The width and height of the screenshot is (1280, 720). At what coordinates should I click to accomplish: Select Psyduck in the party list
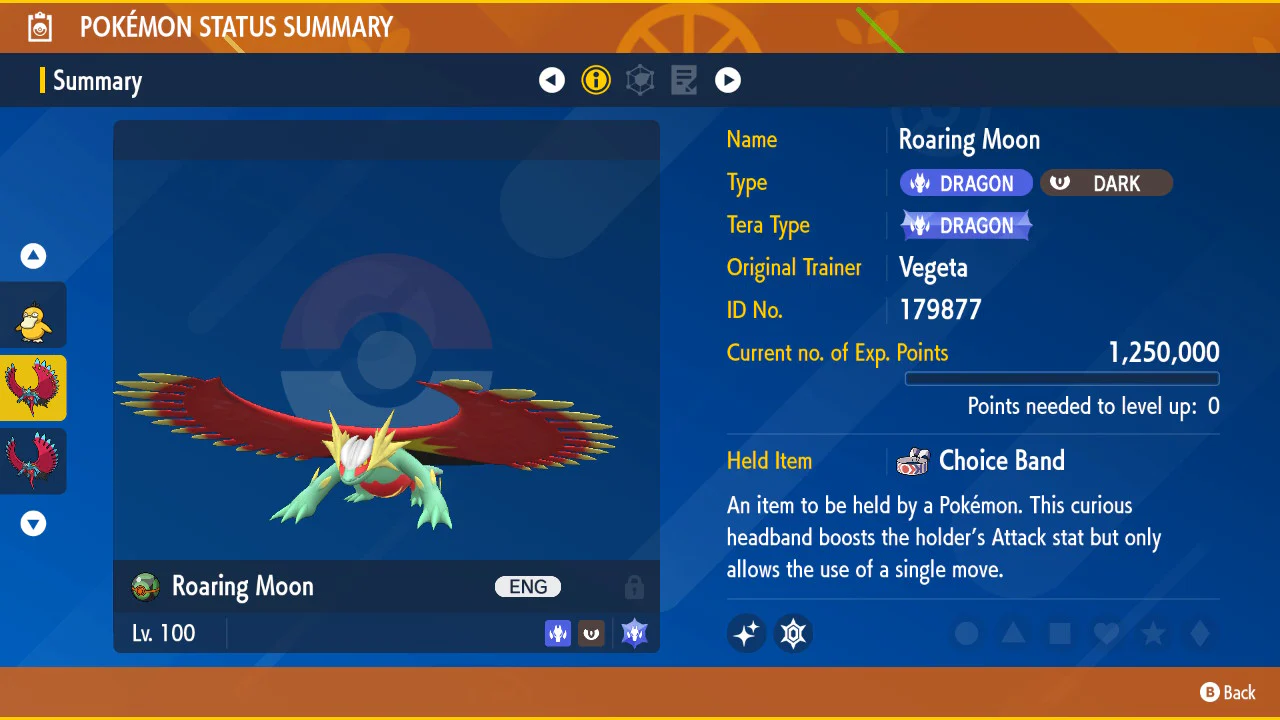(33, 315)
